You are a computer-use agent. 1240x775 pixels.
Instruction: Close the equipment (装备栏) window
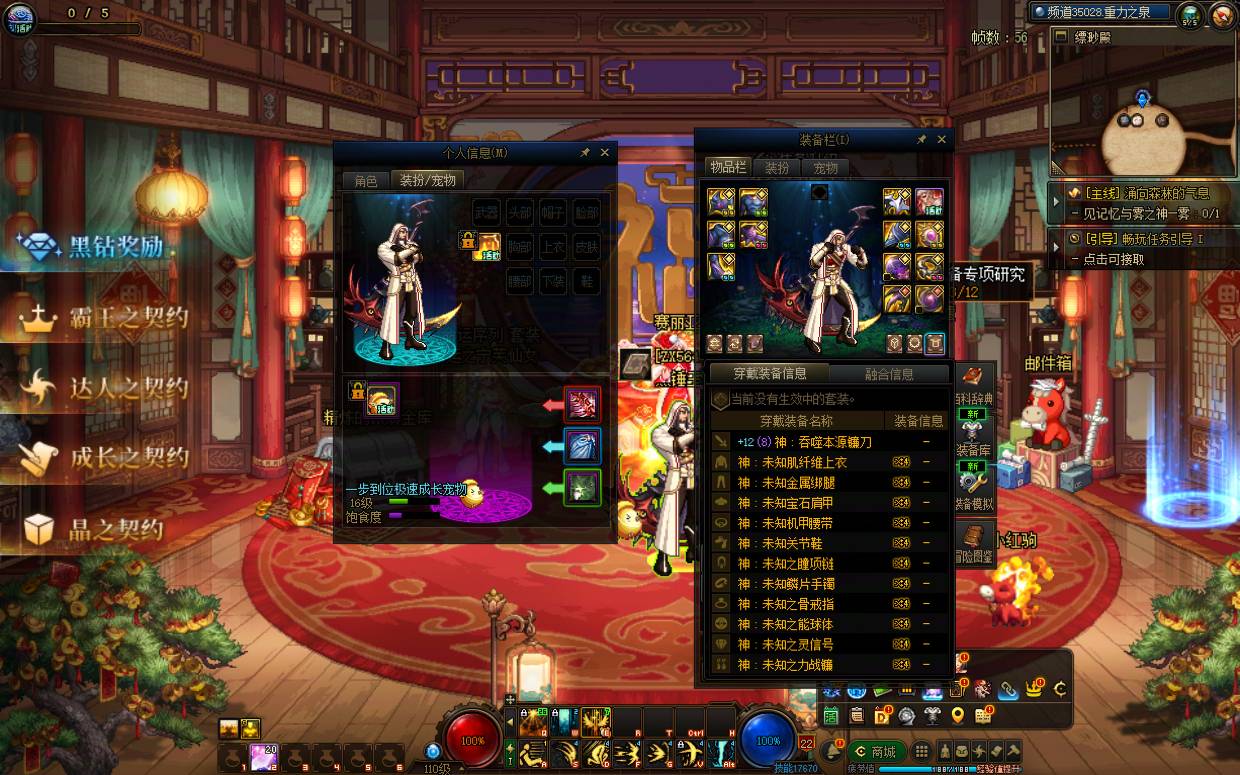(x=941, y=140)
